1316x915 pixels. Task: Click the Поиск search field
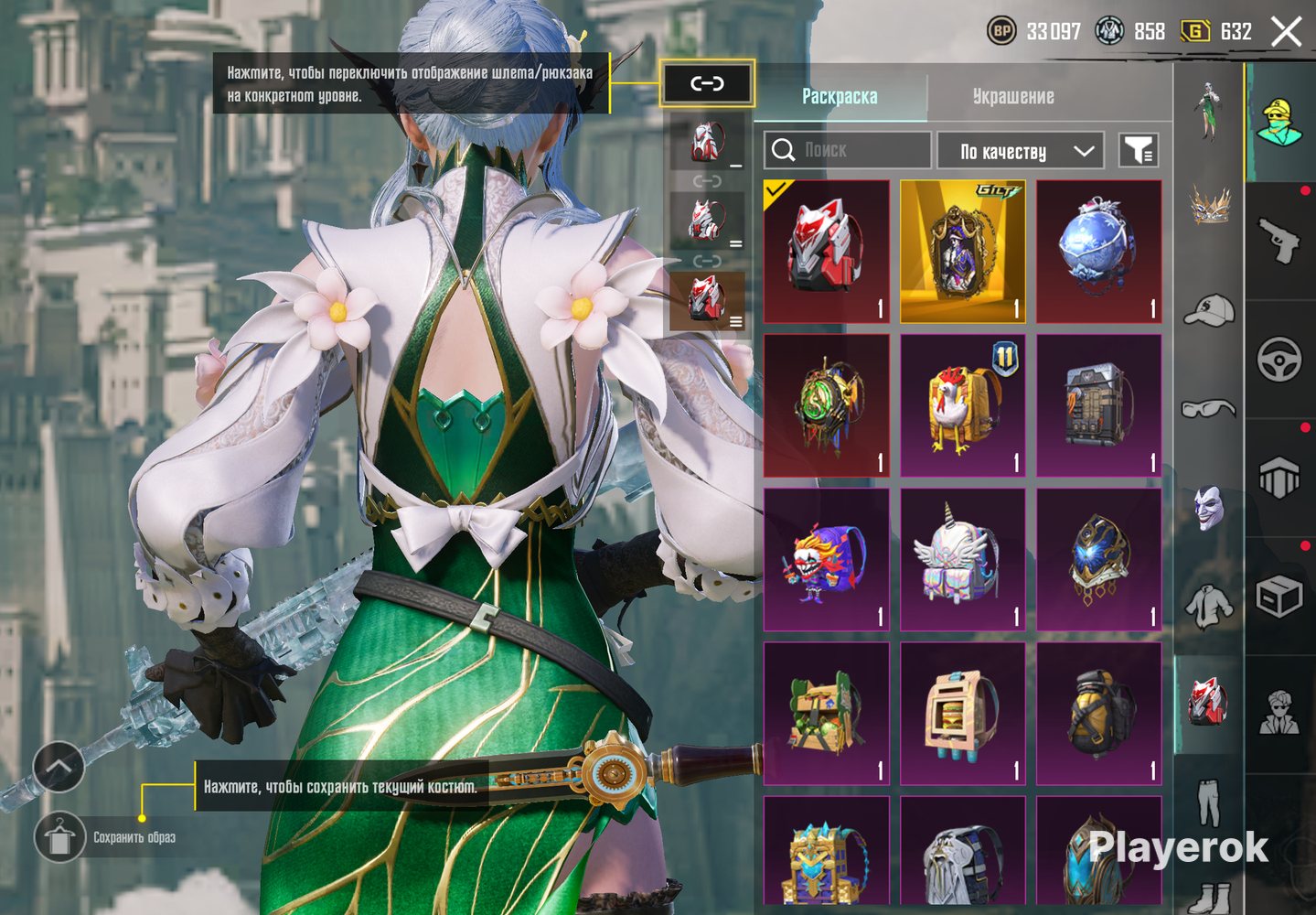pos(848,150)
